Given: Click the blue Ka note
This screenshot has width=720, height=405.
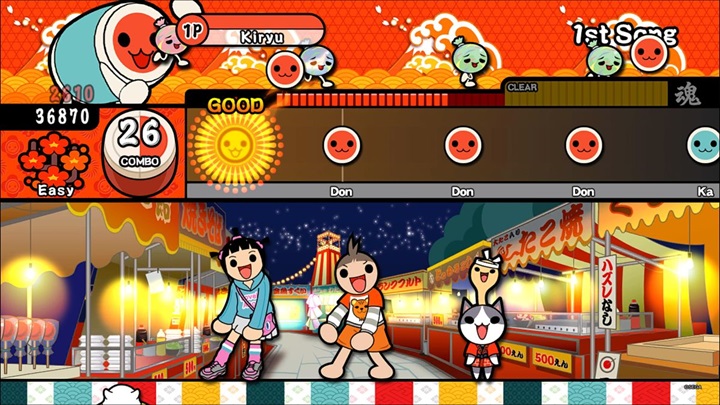Looking at the screenshot, I should pyautogui.click(x=706, y=146).
